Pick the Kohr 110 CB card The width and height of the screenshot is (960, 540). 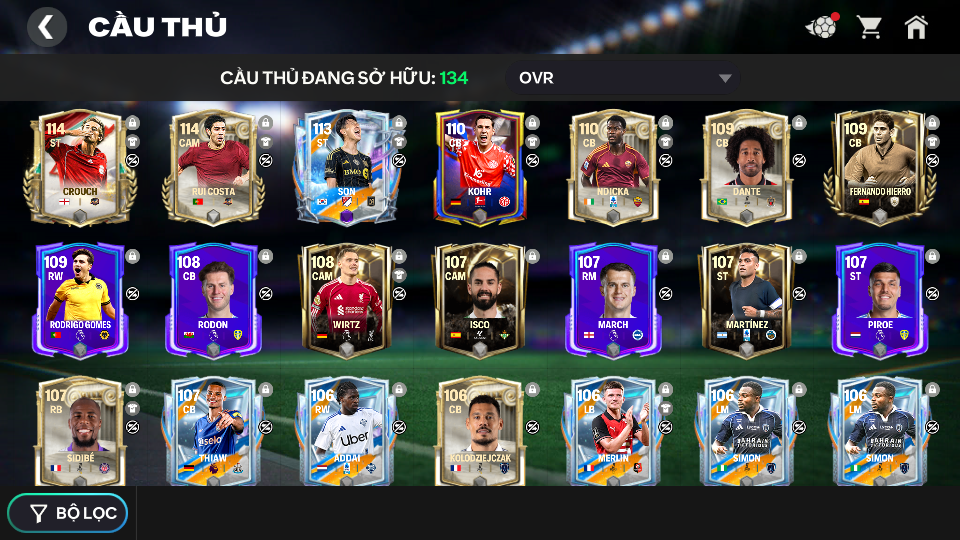(x=480, y=167)
